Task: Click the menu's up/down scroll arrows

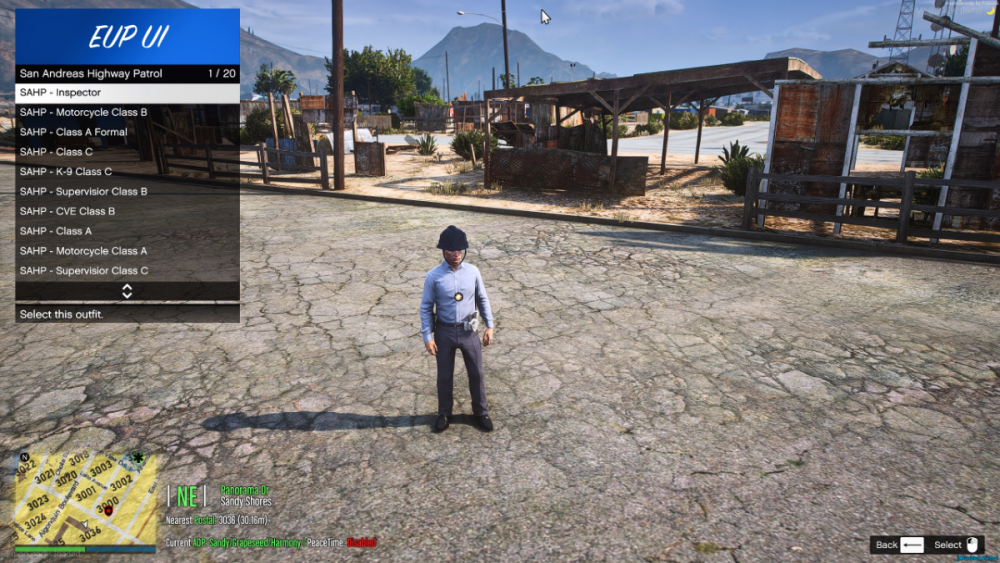Action: (127, 291)
